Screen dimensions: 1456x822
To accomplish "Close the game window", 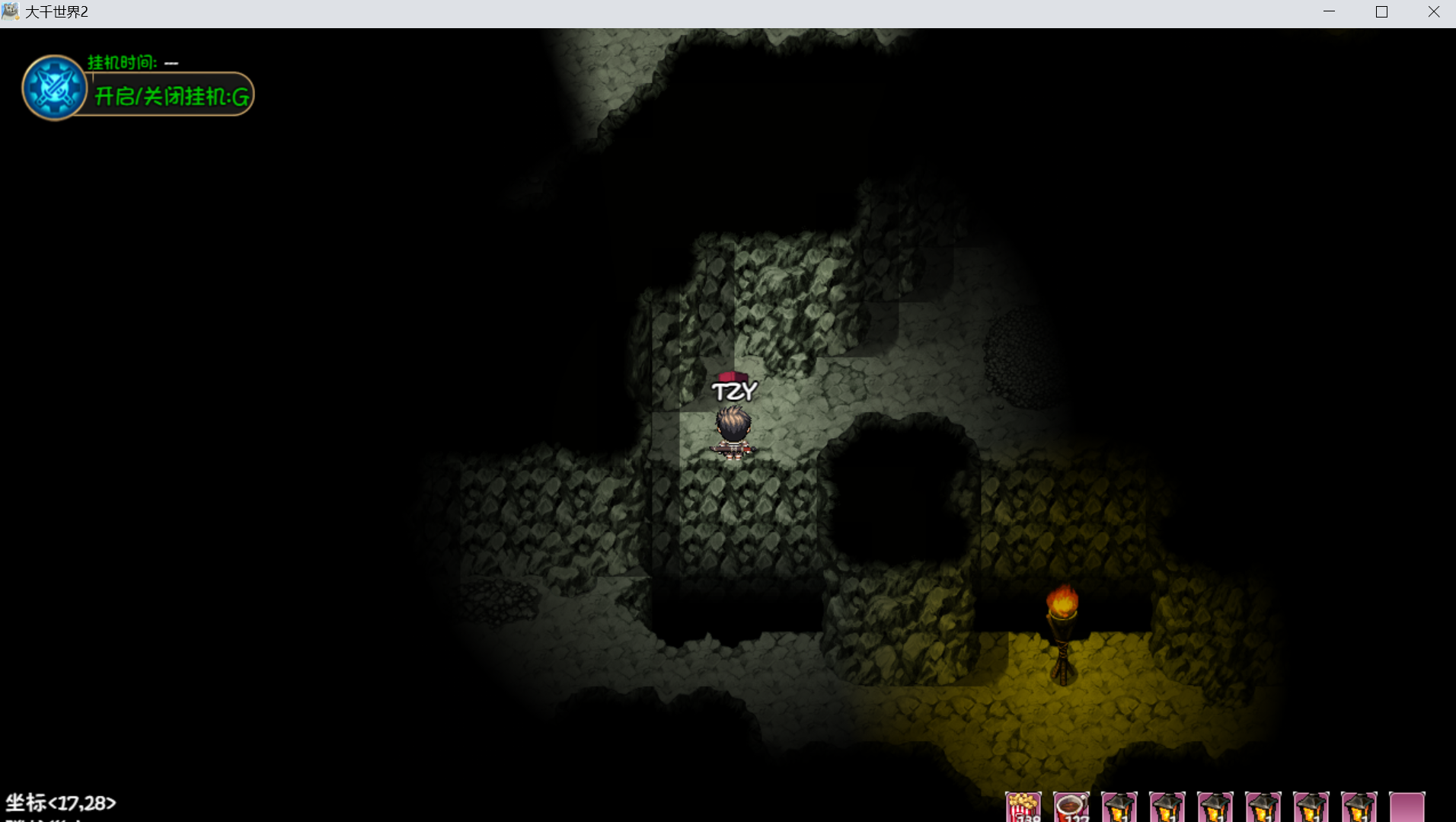I will [x=1433, y=12].
